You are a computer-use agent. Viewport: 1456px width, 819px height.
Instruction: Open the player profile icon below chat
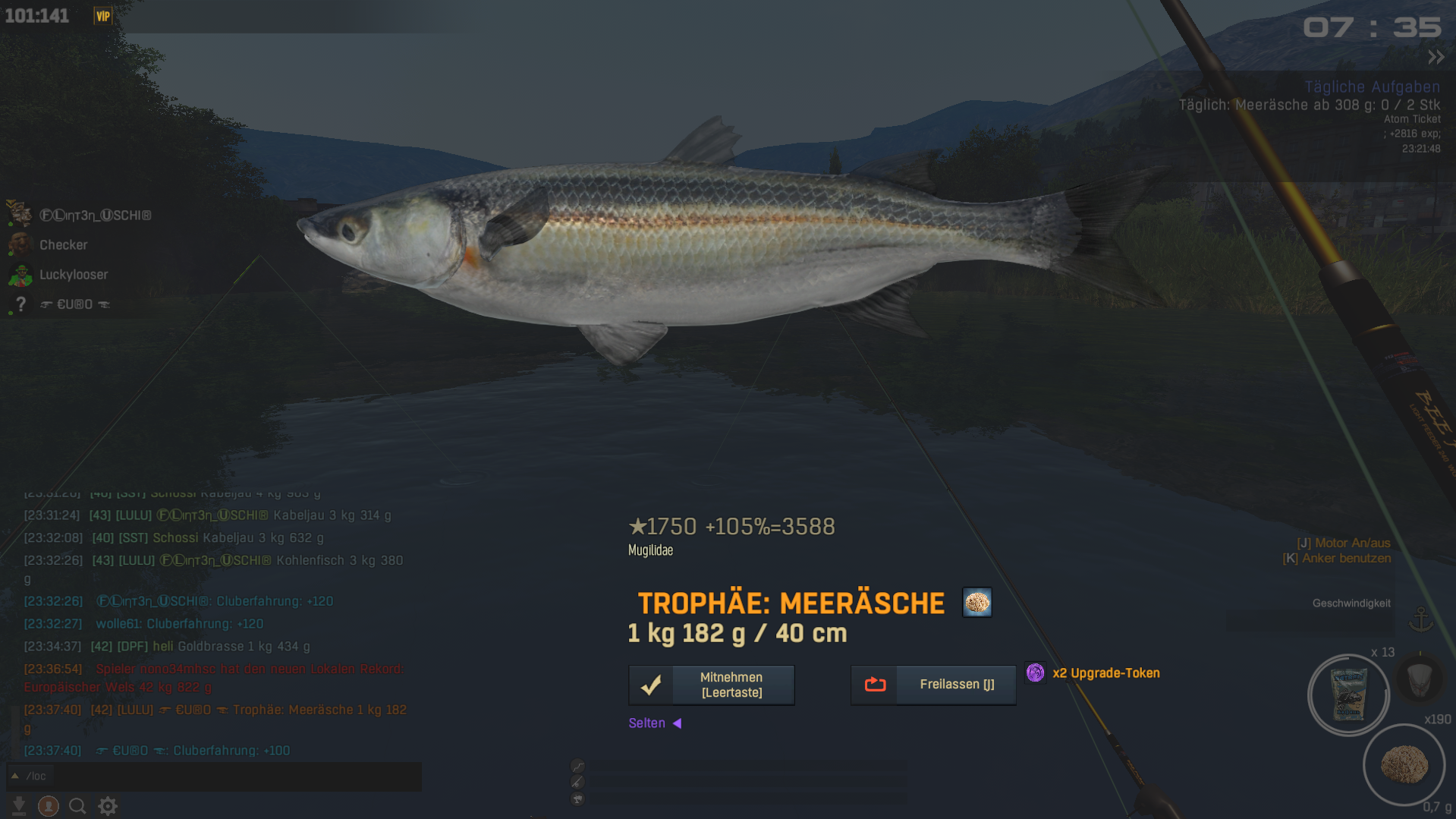[49, 806]
